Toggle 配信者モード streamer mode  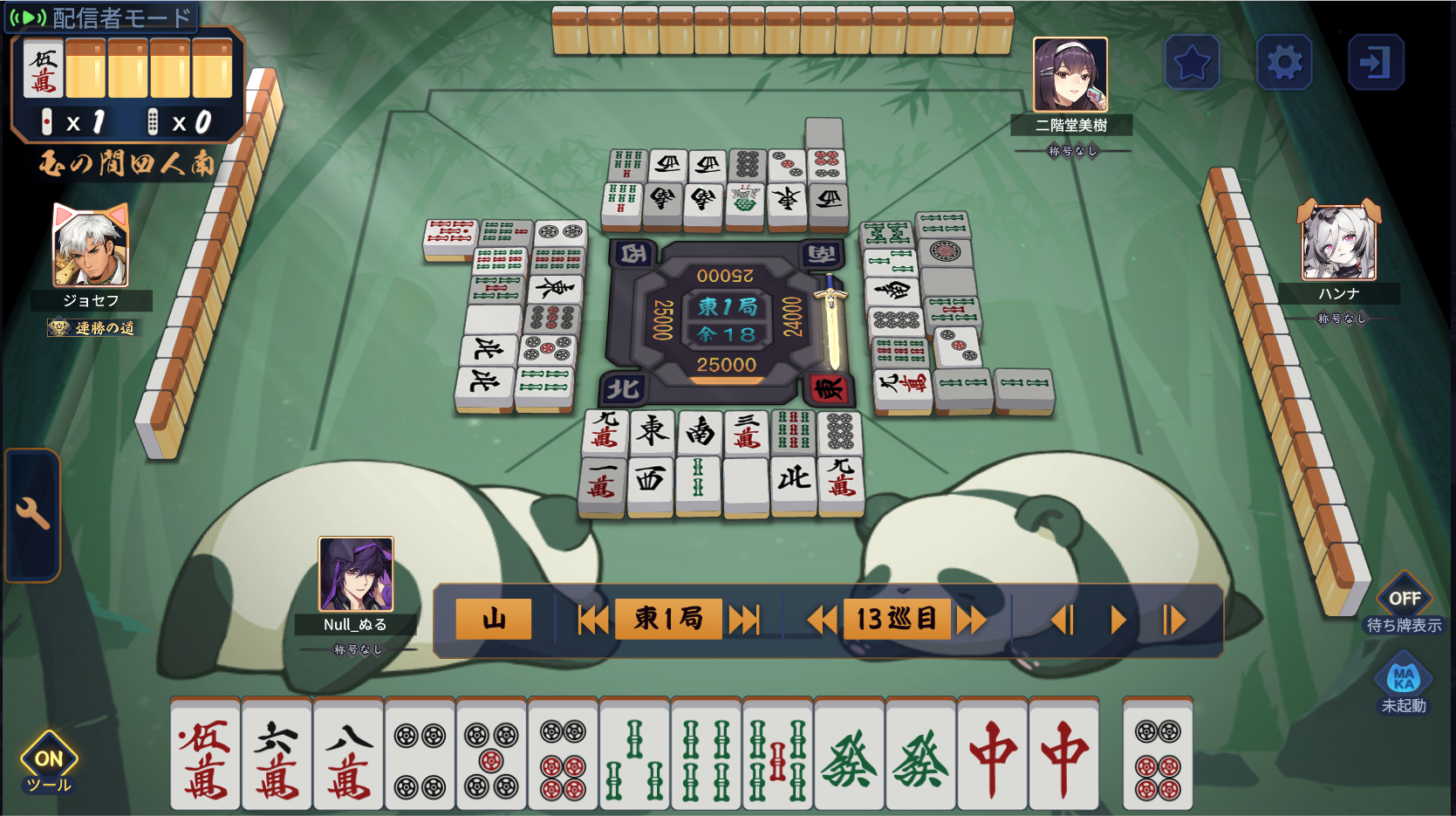point(102,17)
